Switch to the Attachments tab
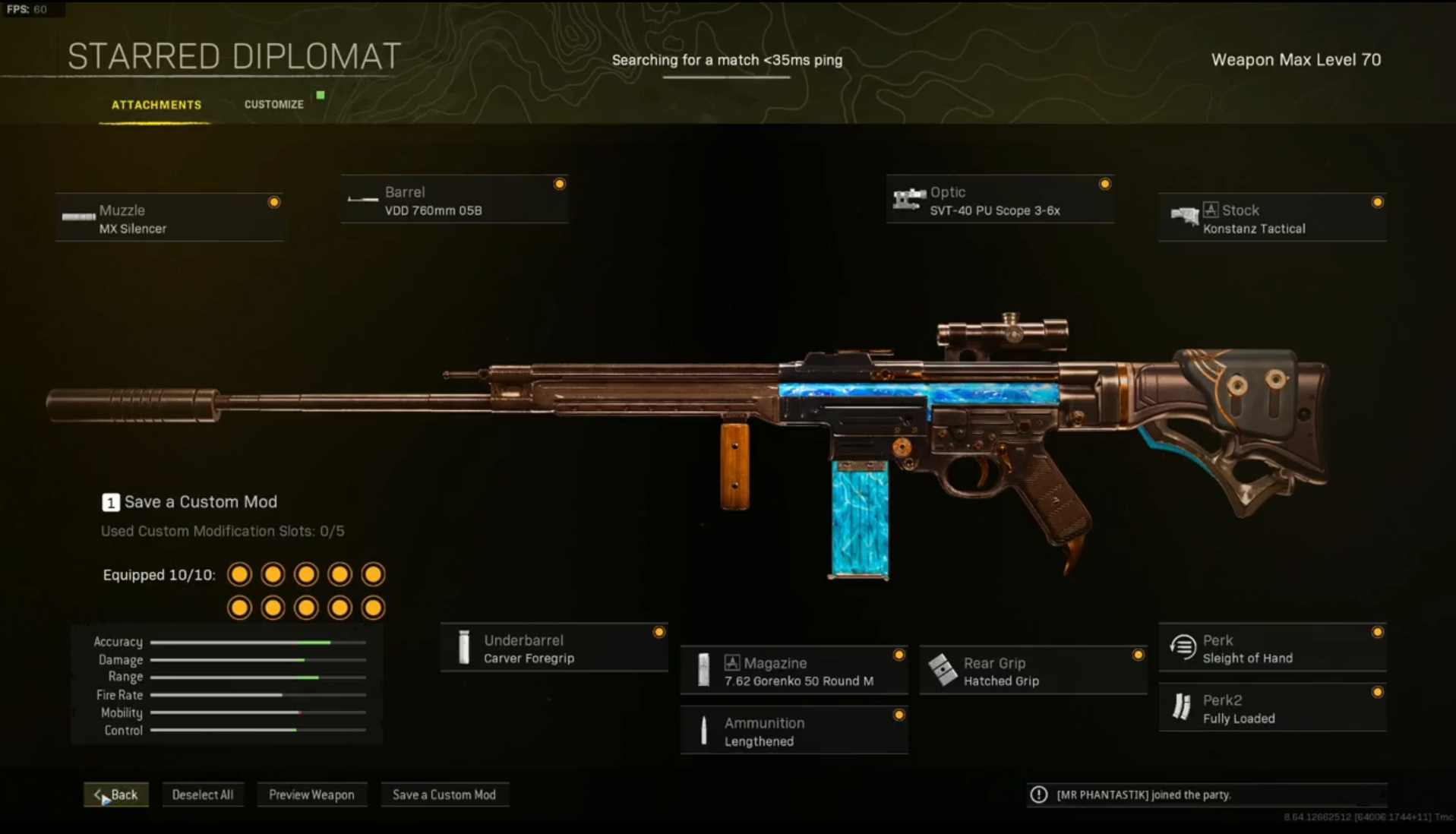The width and height of the screenshot is (1456, 834). point(156,105)
